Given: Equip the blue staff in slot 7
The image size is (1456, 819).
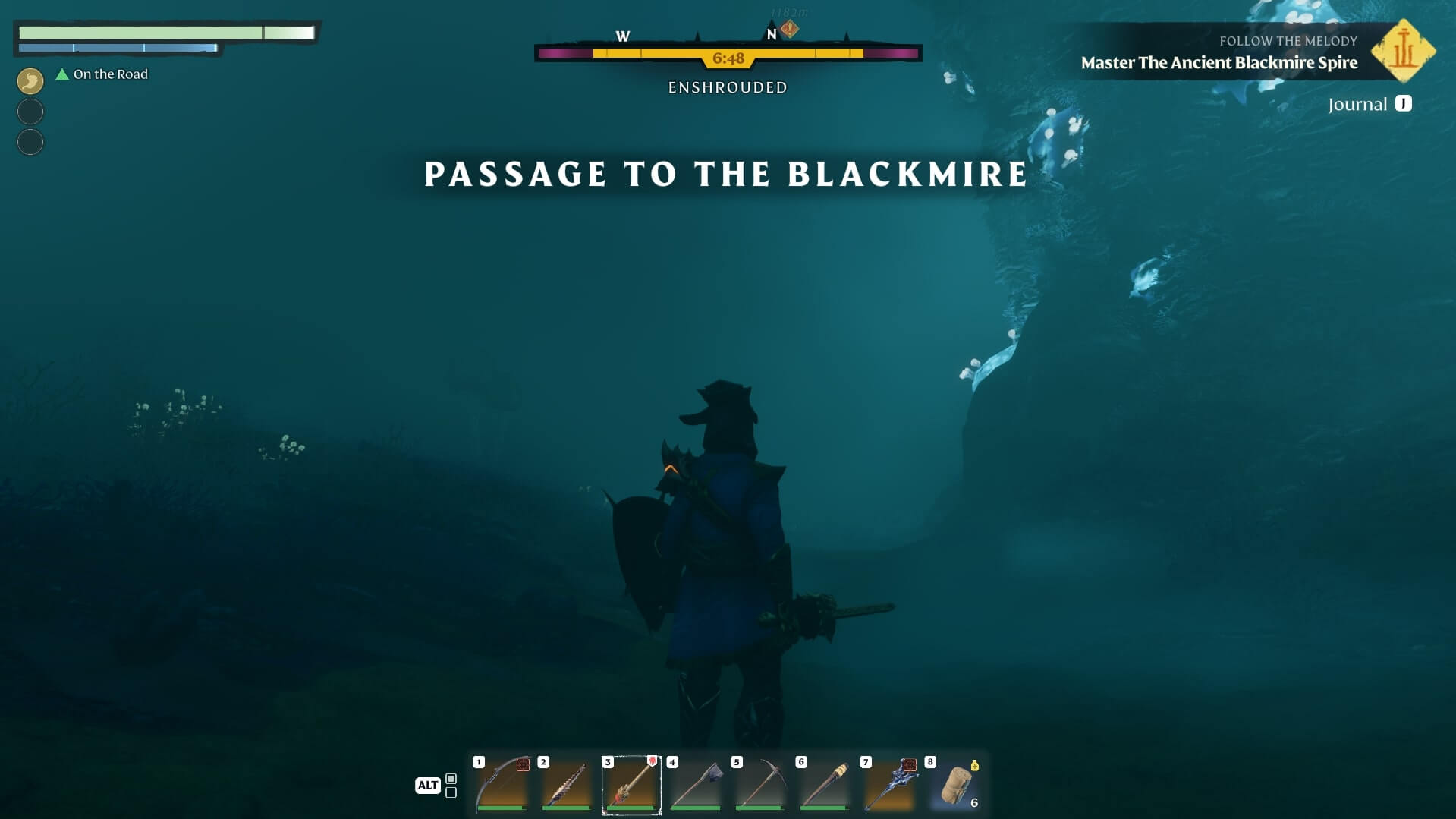Looking at the screenshot, I should (x=889, y=785).
